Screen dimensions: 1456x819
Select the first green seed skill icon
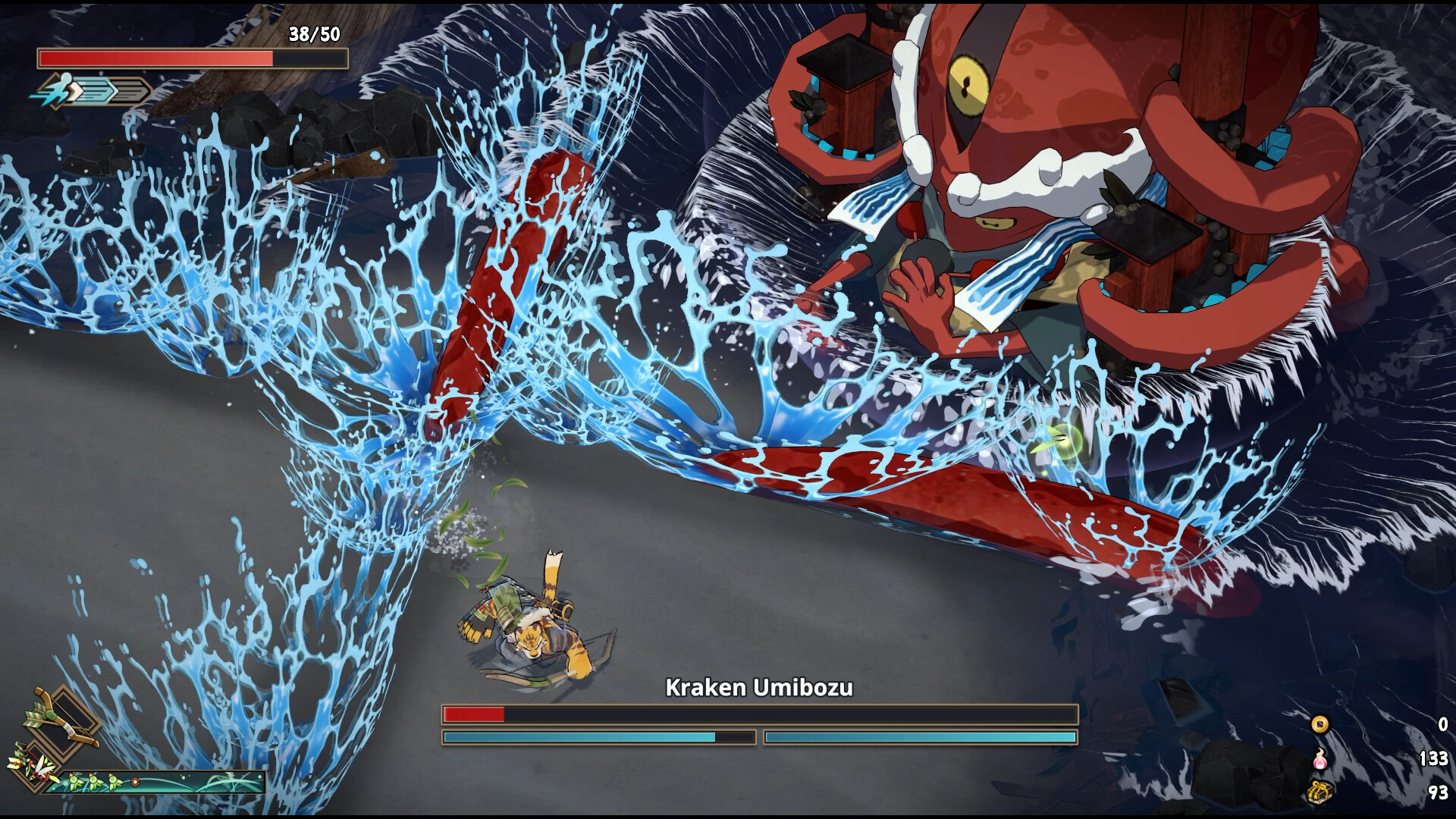click(74, 783)
